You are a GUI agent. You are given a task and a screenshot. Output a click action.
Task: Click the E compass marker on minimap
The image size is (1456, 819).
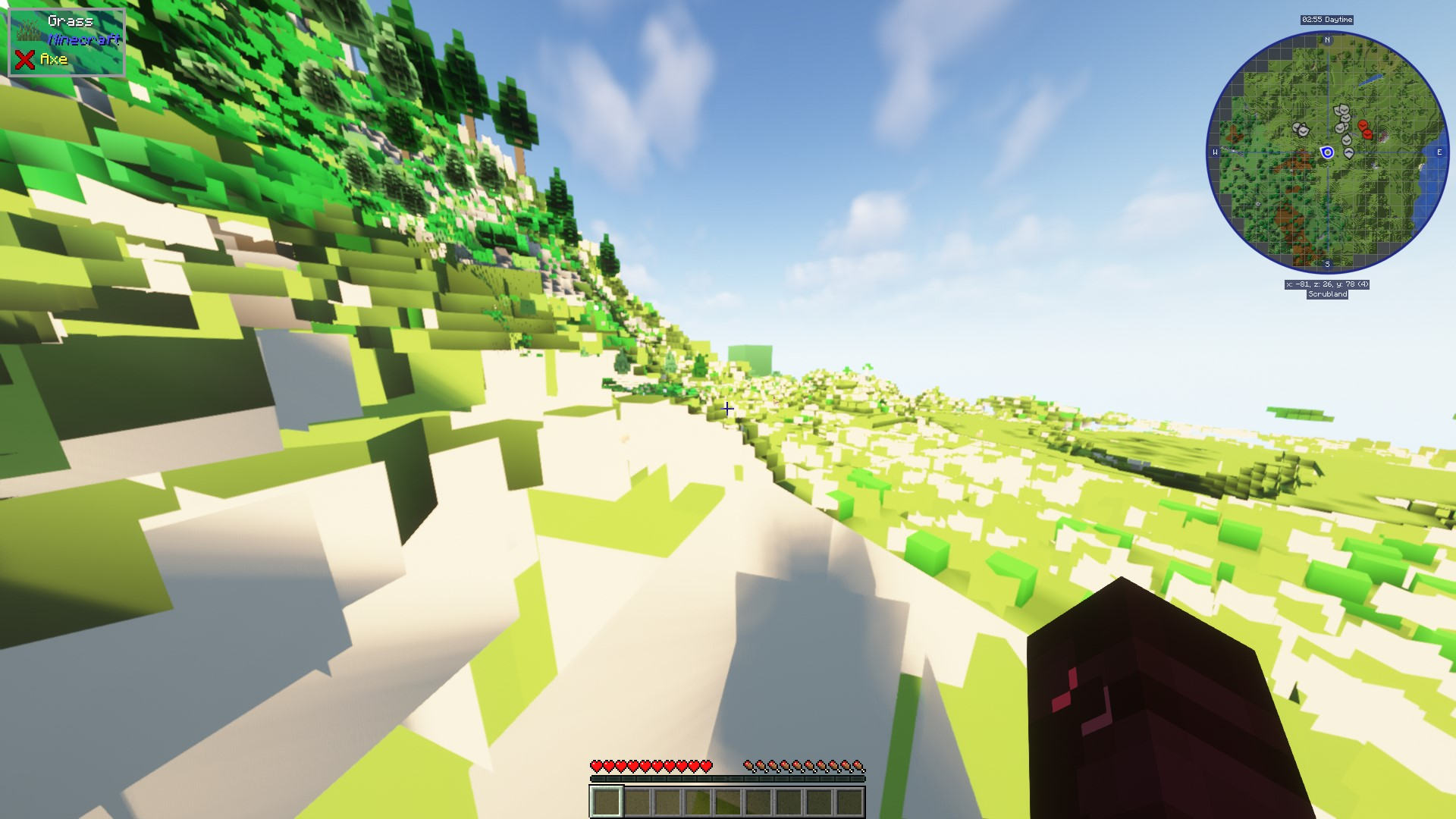click(x=1439, y=151)
